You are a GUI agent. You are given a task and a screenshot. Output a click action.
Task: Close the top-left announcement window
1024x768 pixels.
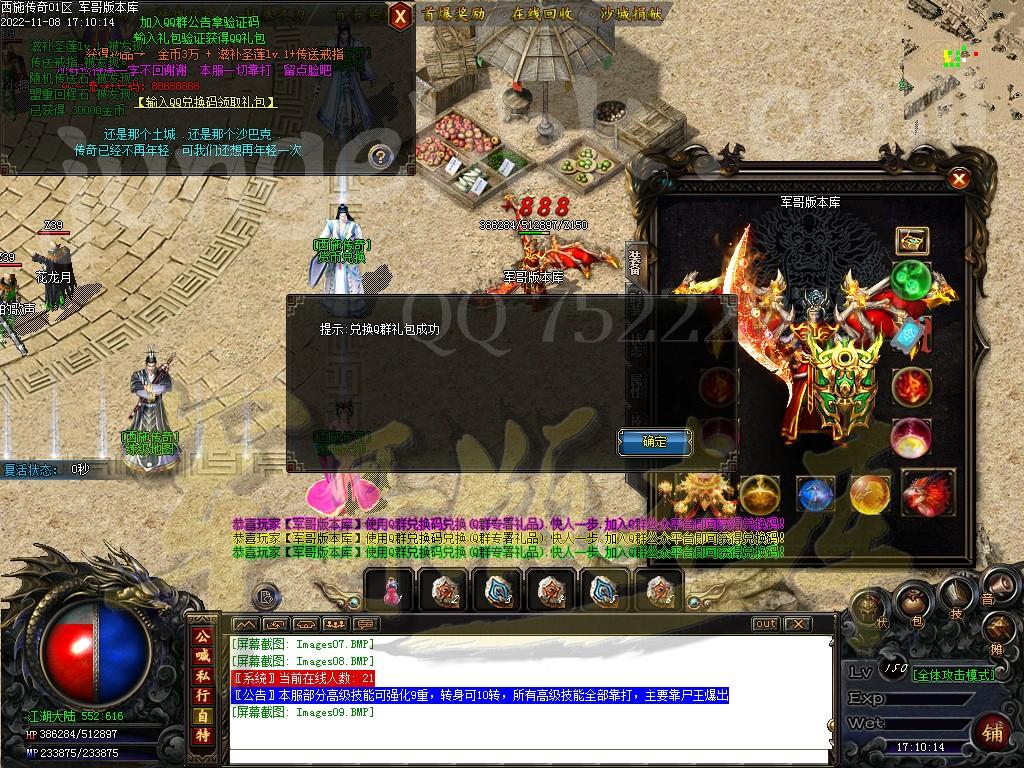point(399,16)
